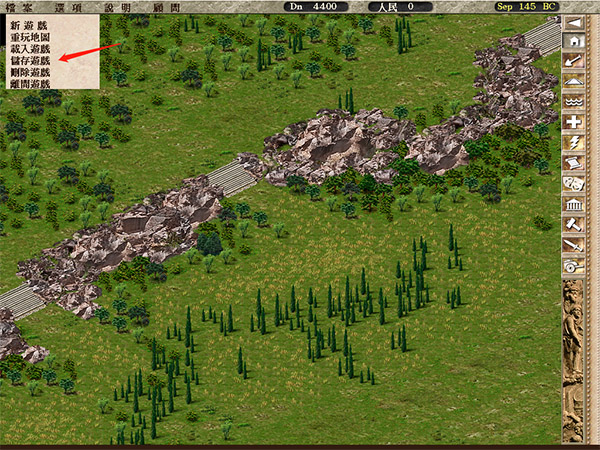Open the education scroll icon

(574, 163)
